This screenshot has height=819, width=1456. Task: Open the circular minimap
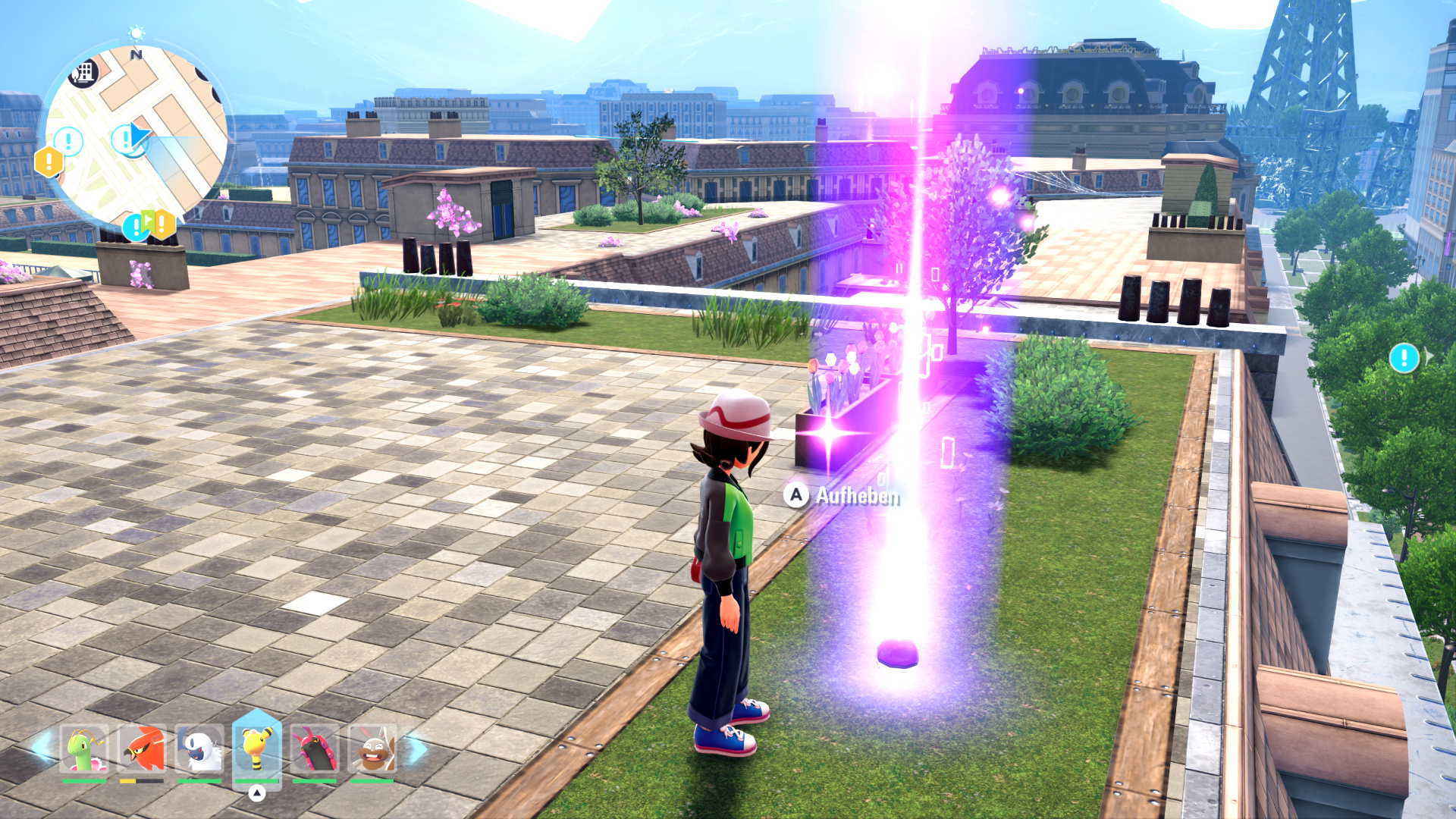coord(136,136)
